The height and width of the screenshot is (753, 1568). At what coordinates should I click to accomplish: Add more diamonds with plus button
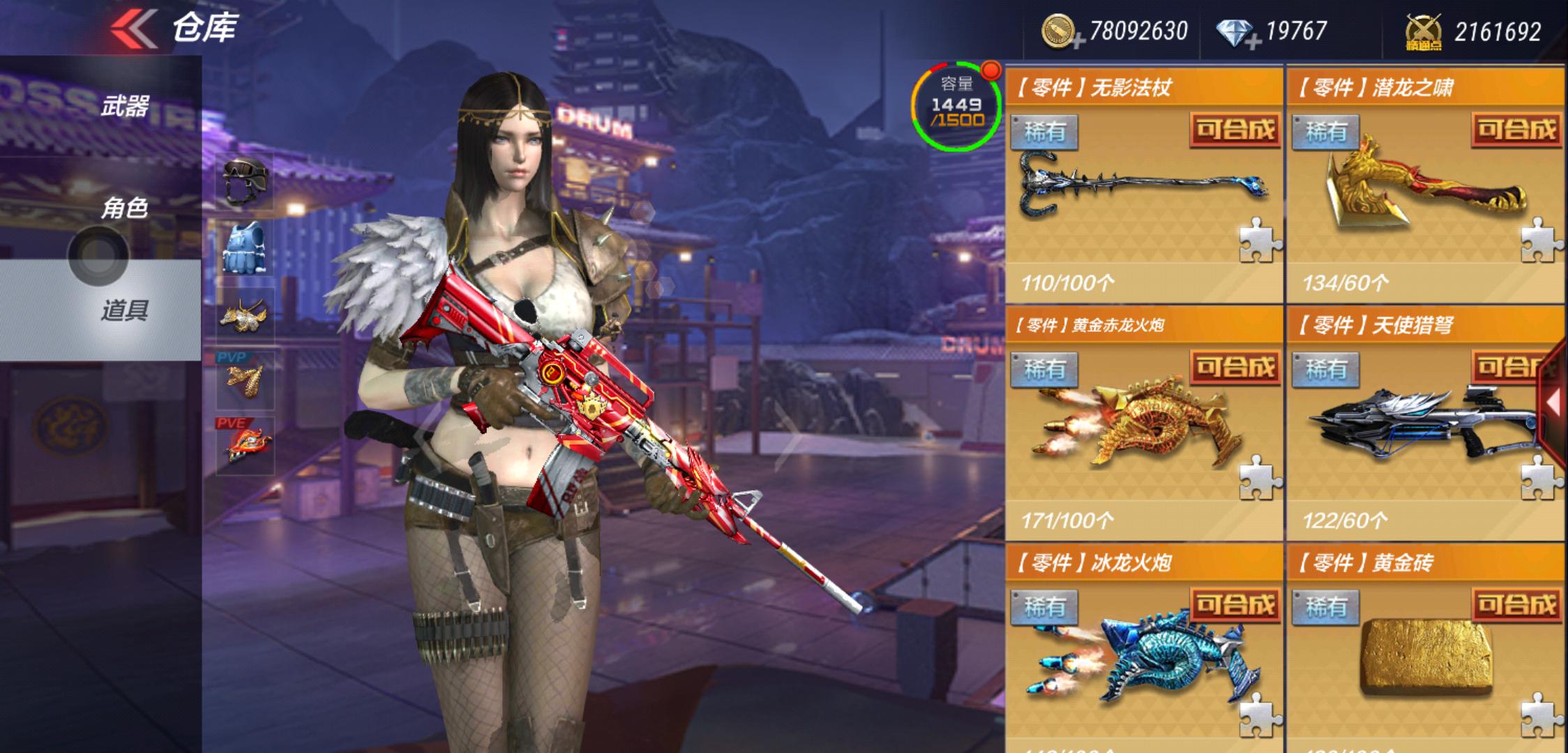(1252, 42)
